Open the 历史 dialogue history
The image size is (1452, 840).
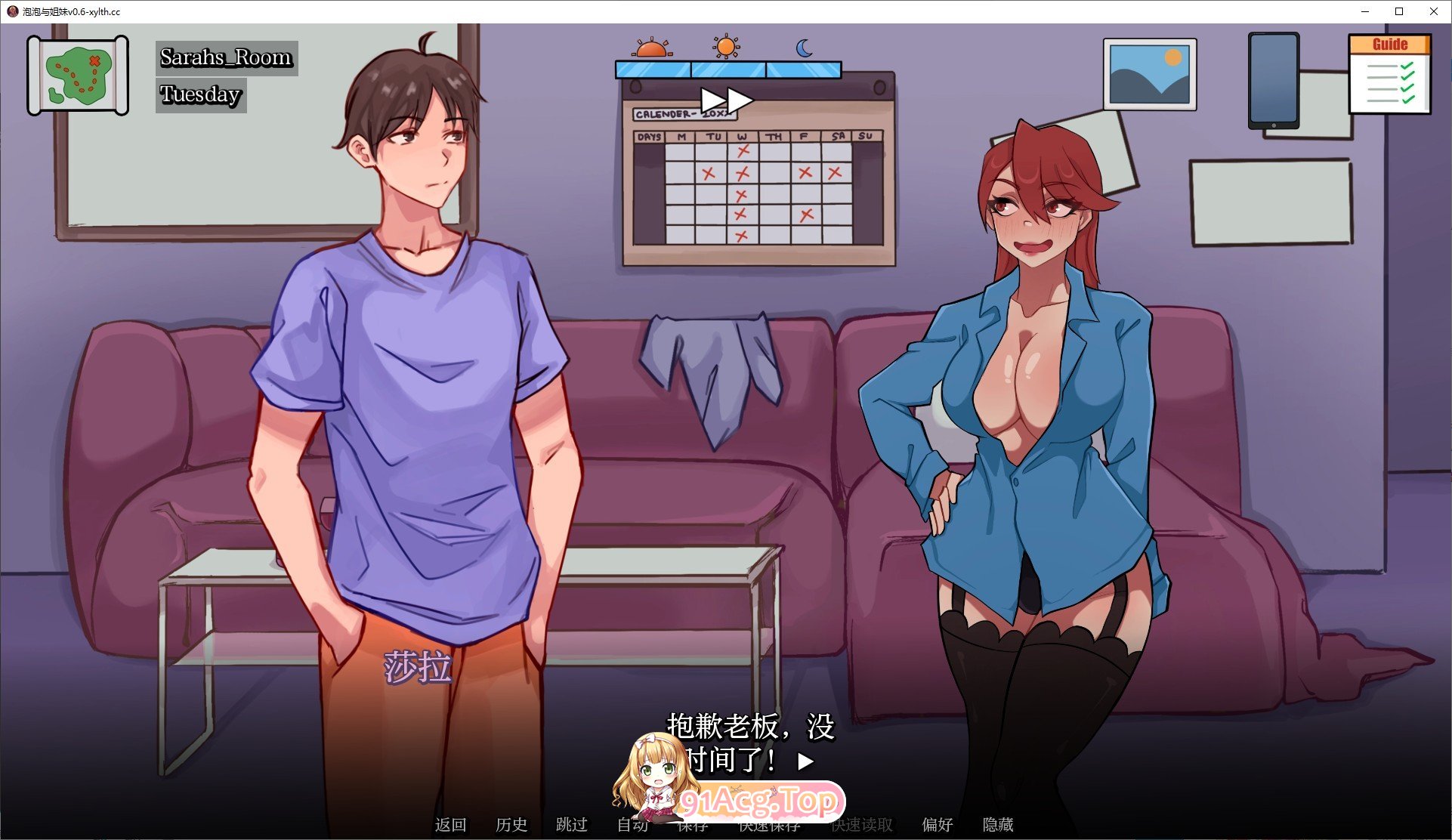pos(512,825)
